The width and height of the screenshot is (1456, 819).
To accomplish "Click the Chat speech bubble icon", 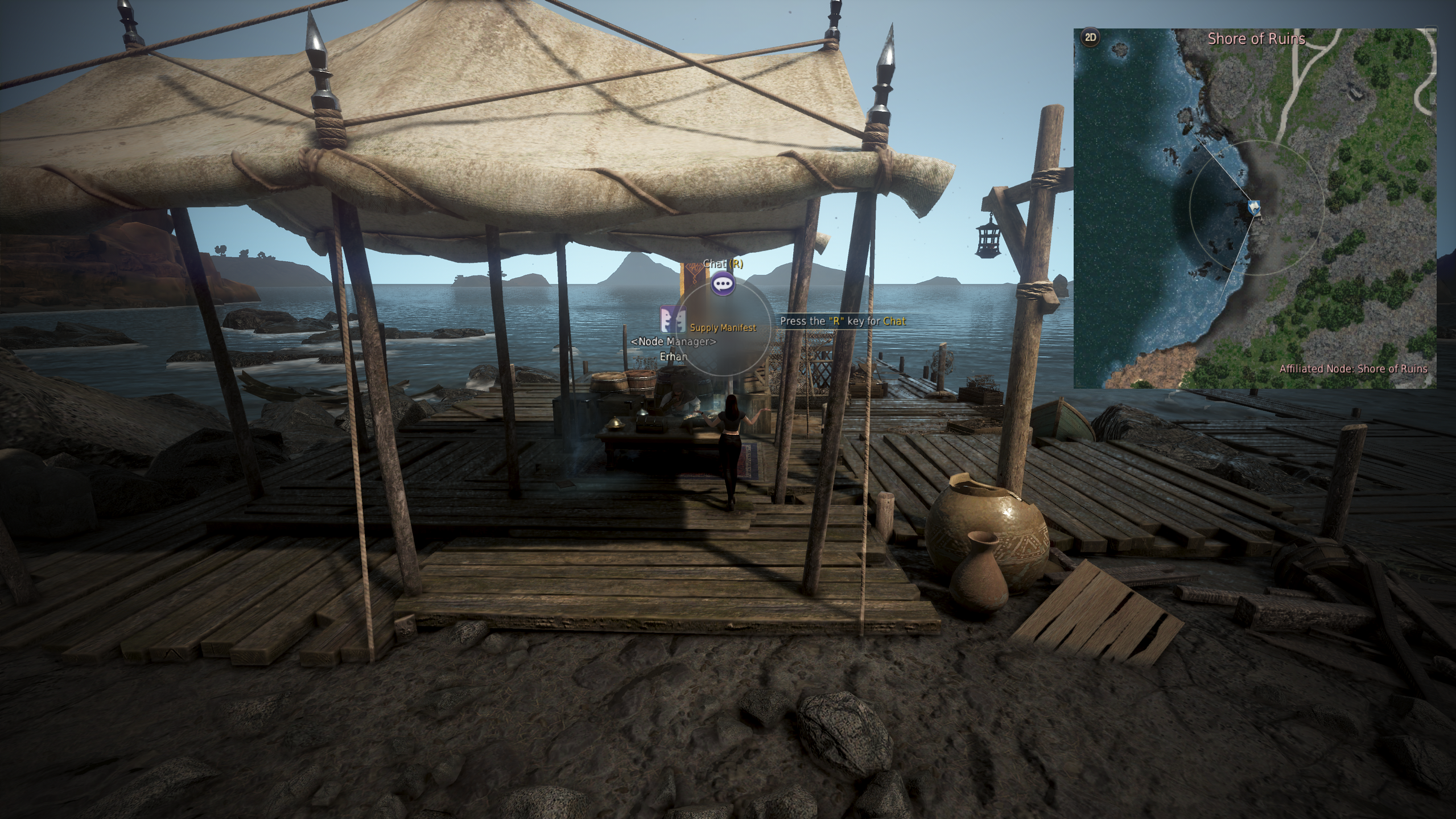I will [723, 283].
